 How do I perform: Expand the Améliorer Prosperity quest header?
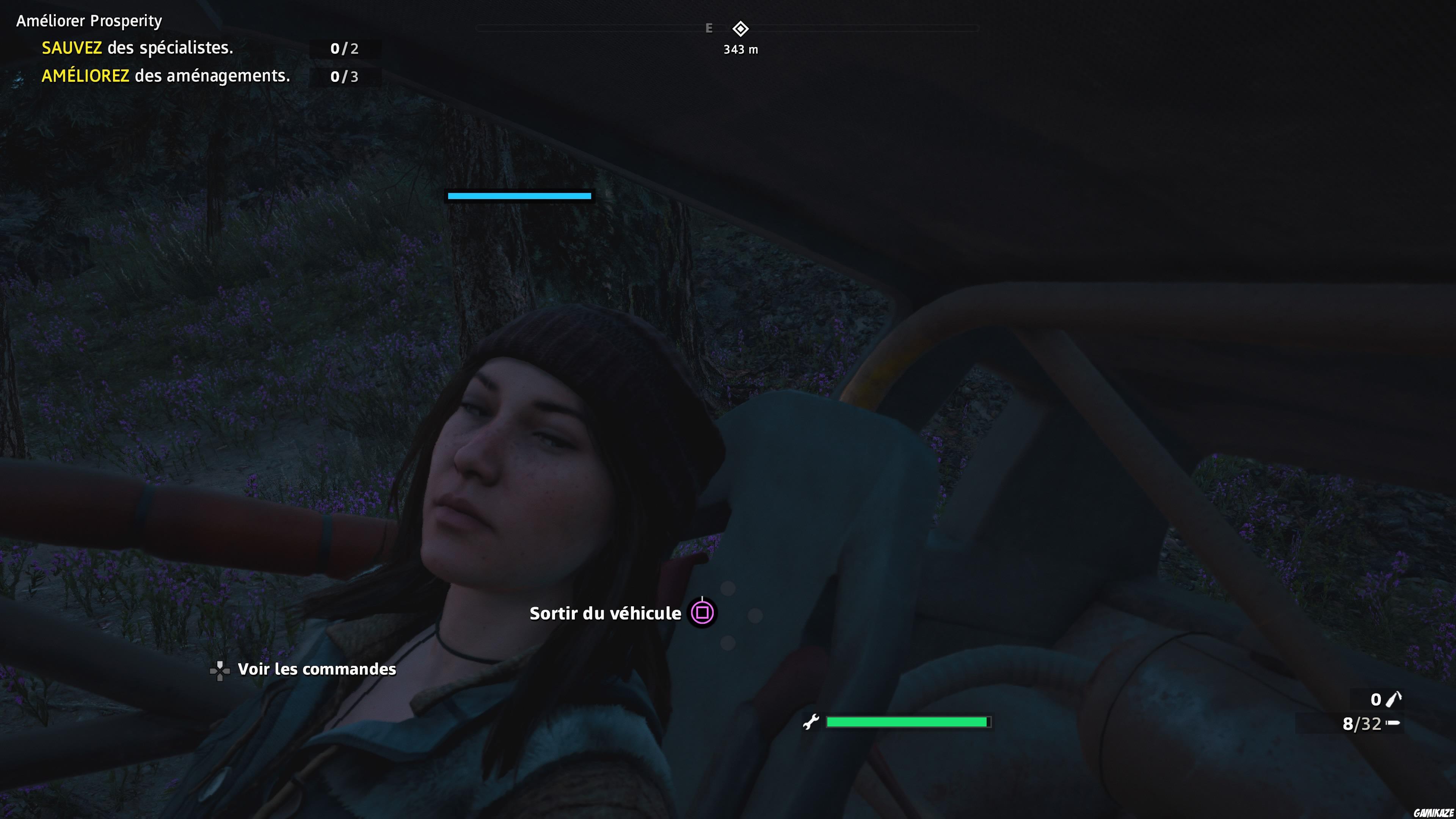coord(88,20)
